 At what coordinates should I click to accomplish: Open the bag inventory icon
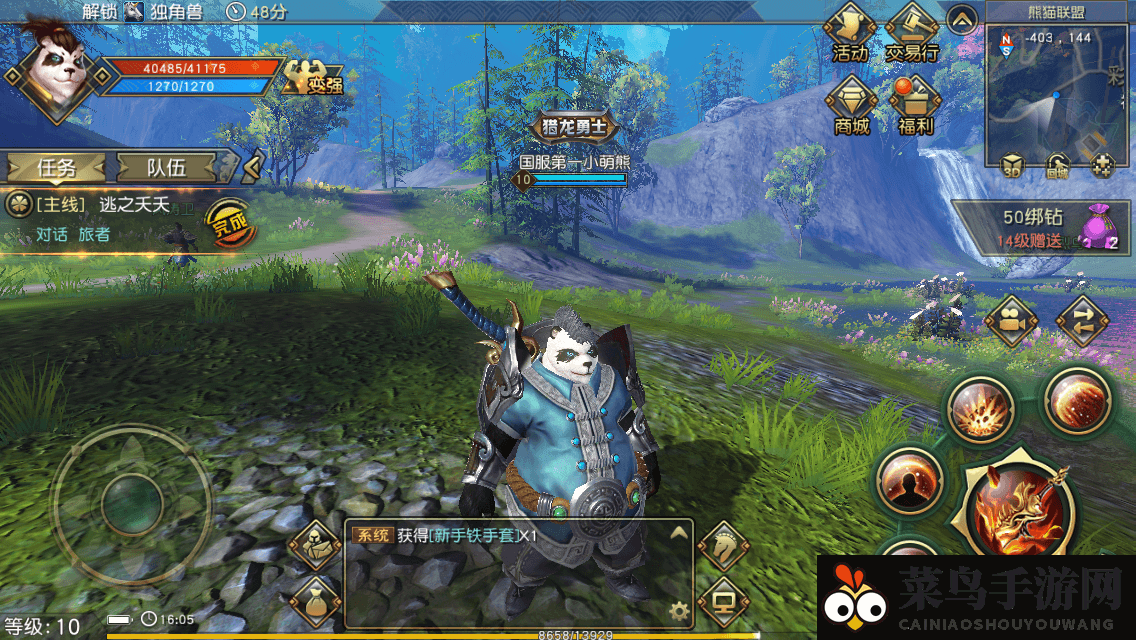point(315,601)
